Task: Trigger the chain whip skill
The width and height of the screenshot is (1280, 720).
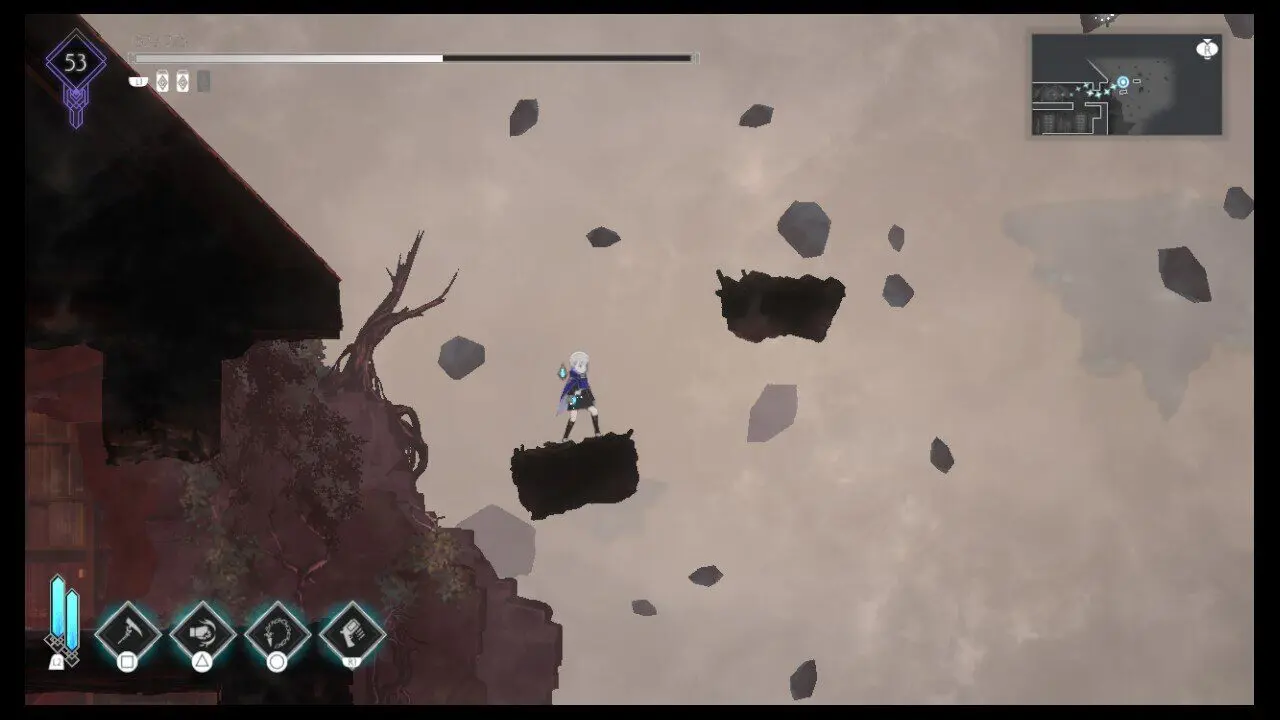Action: click(x=277, y=633)
